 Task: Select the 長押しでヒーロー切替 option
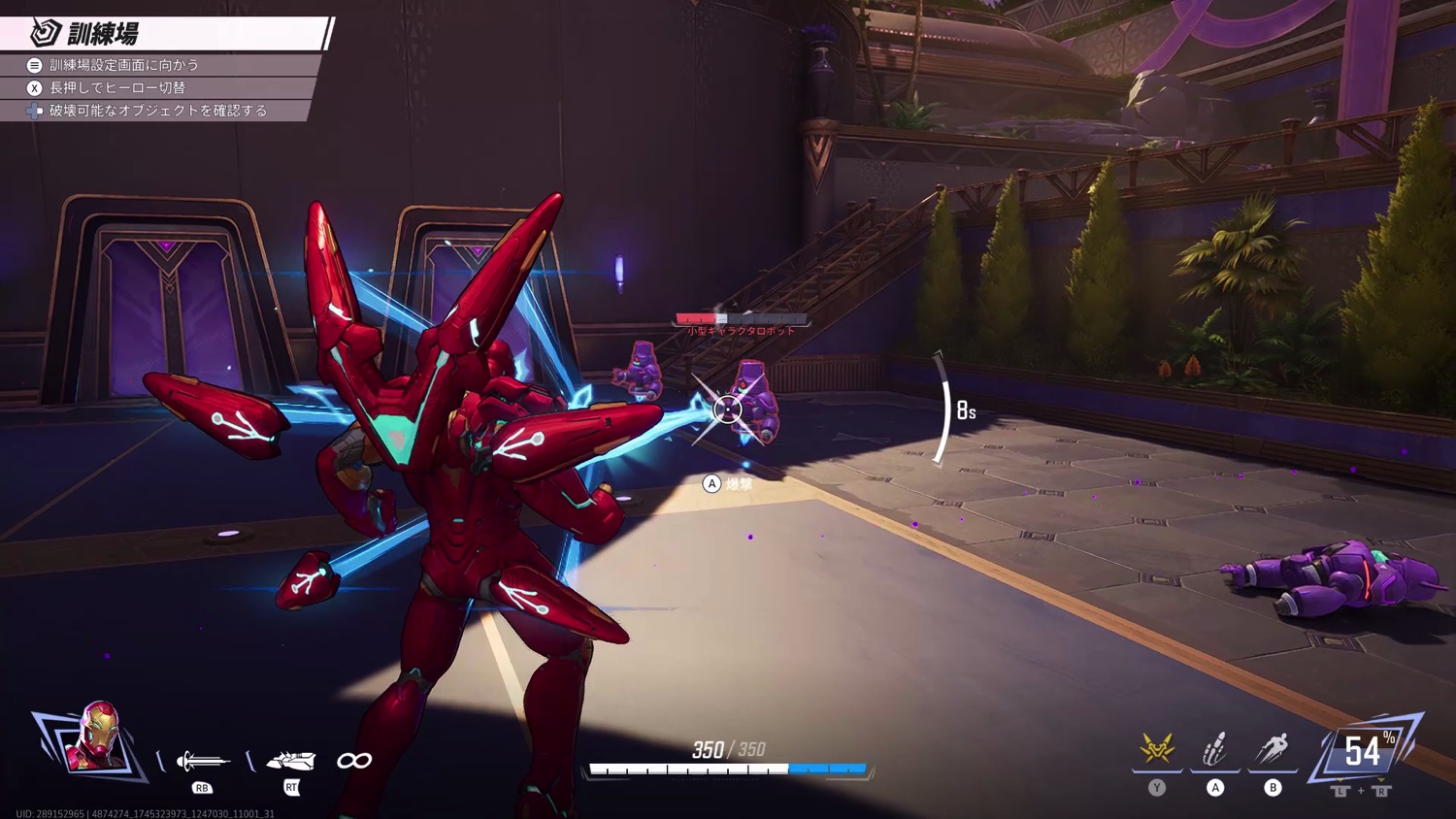click(116, 87)
